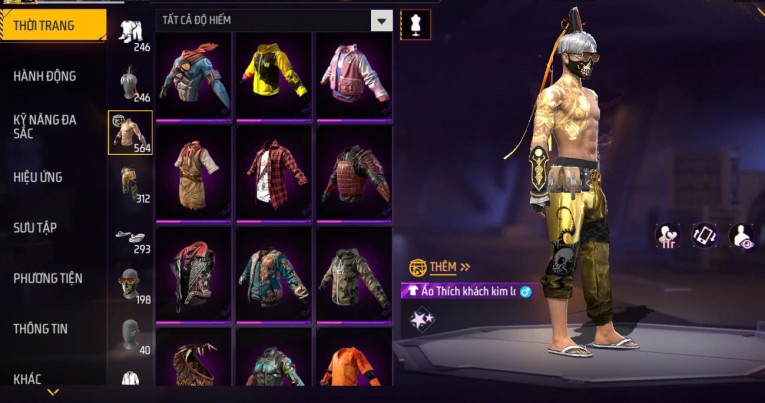The height and width of the screenshot is (403, 765).
Task: Select the KỸ NĂNG ĐA SẮC menu entry
Action: 45,126
